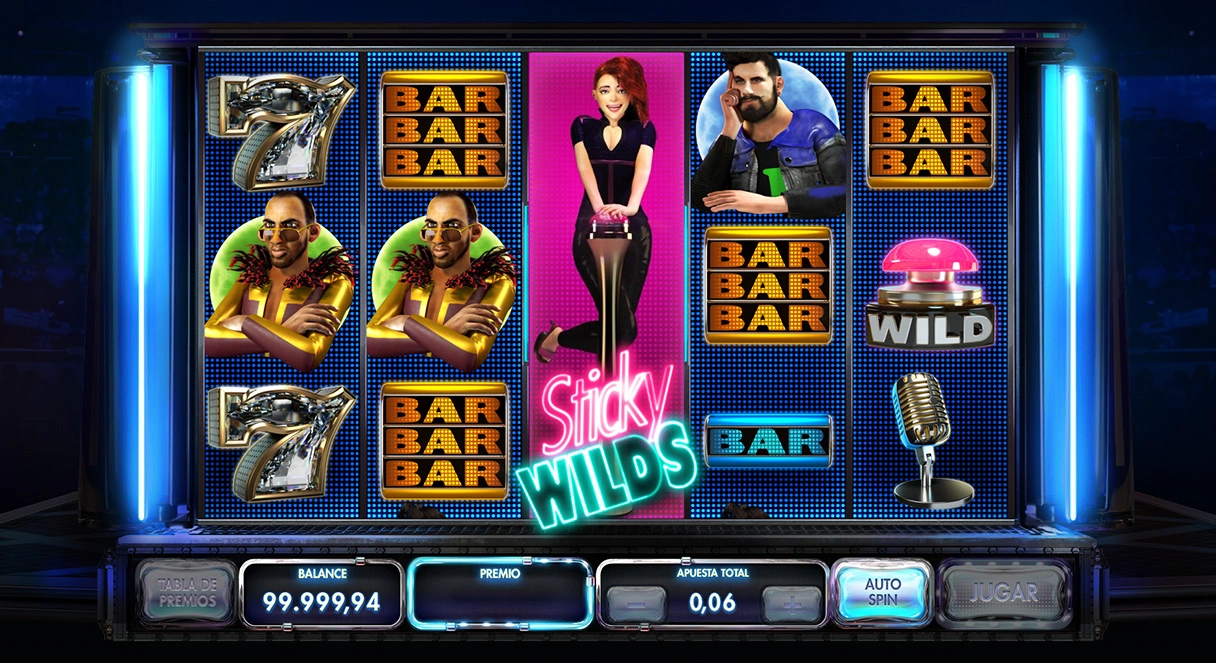Open the Tabla de Premios paytable

pos(185,592)
